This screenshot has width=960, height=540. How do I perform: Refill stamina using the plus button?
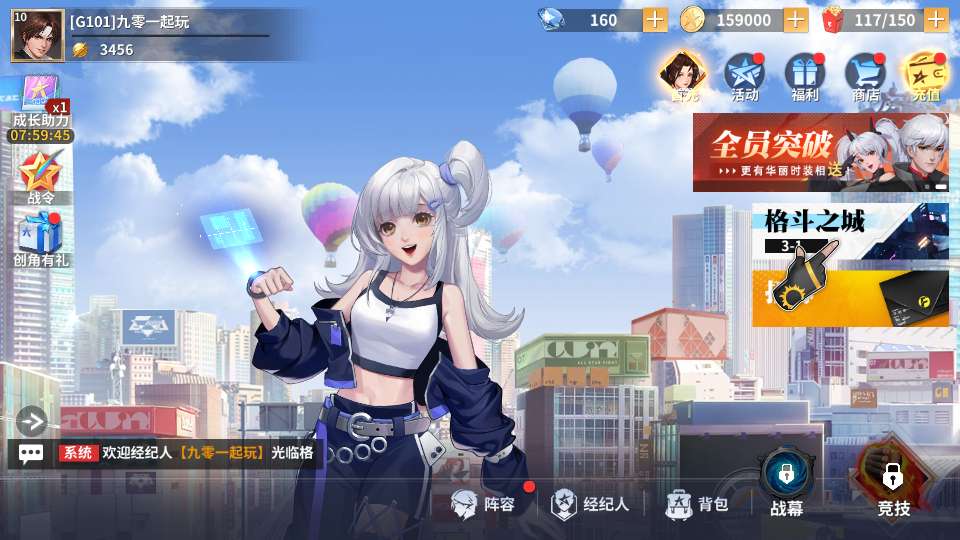(x=936, y=20)
